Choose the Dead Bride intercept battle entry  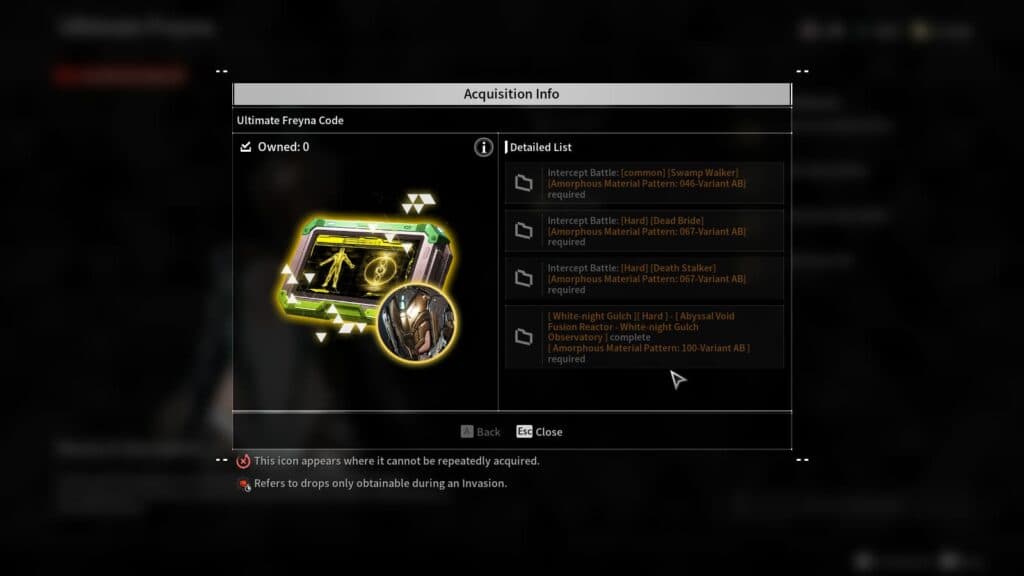click(x=644, y=231)
